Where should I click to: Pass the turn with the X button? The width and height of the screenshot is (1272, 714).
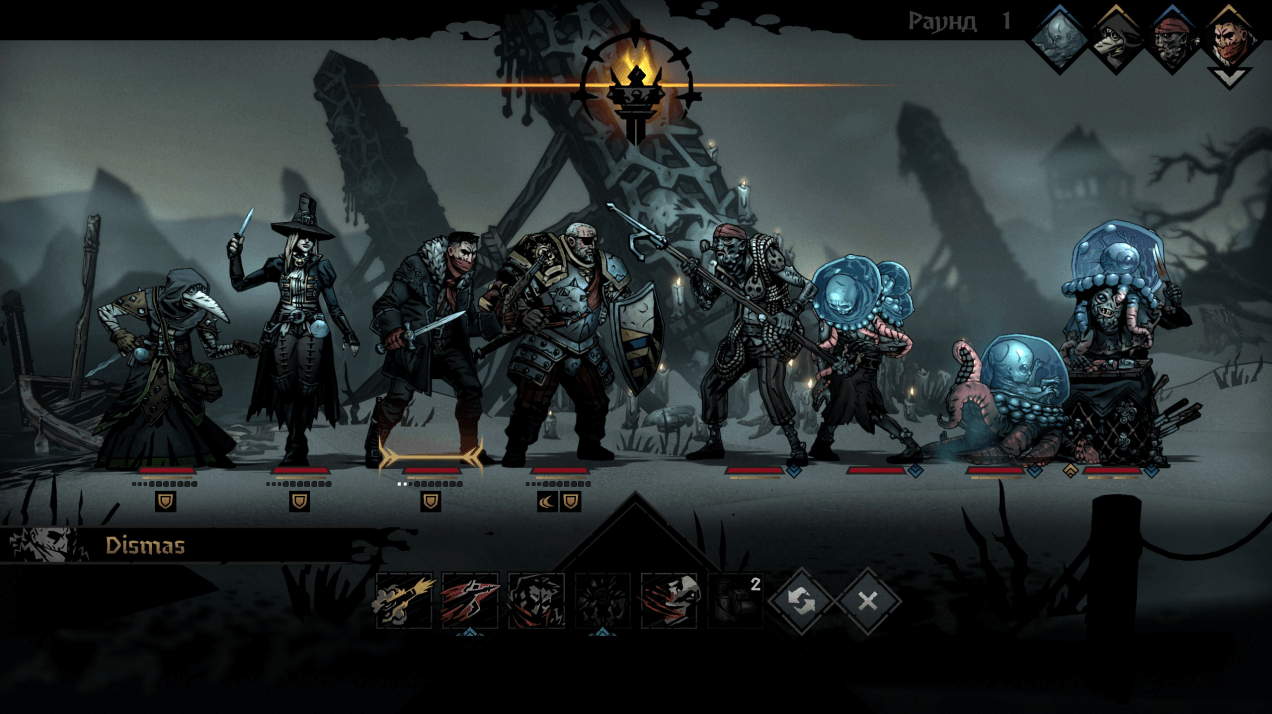point(867,601)
